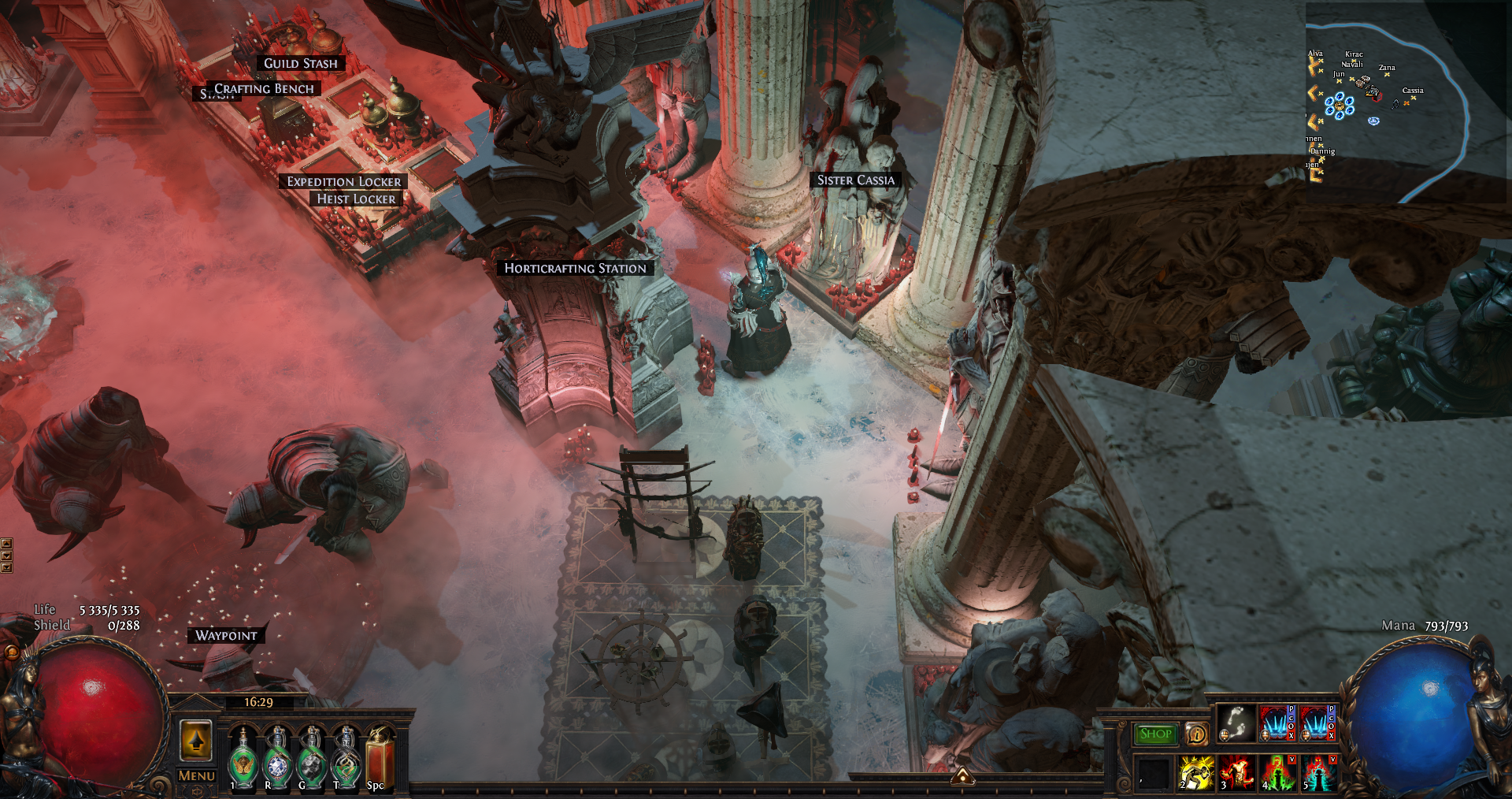The image size is (1512, 799).
Task: Click the yellow level-up arrow button
Action: pyautogui.click(x=196, y=741)
